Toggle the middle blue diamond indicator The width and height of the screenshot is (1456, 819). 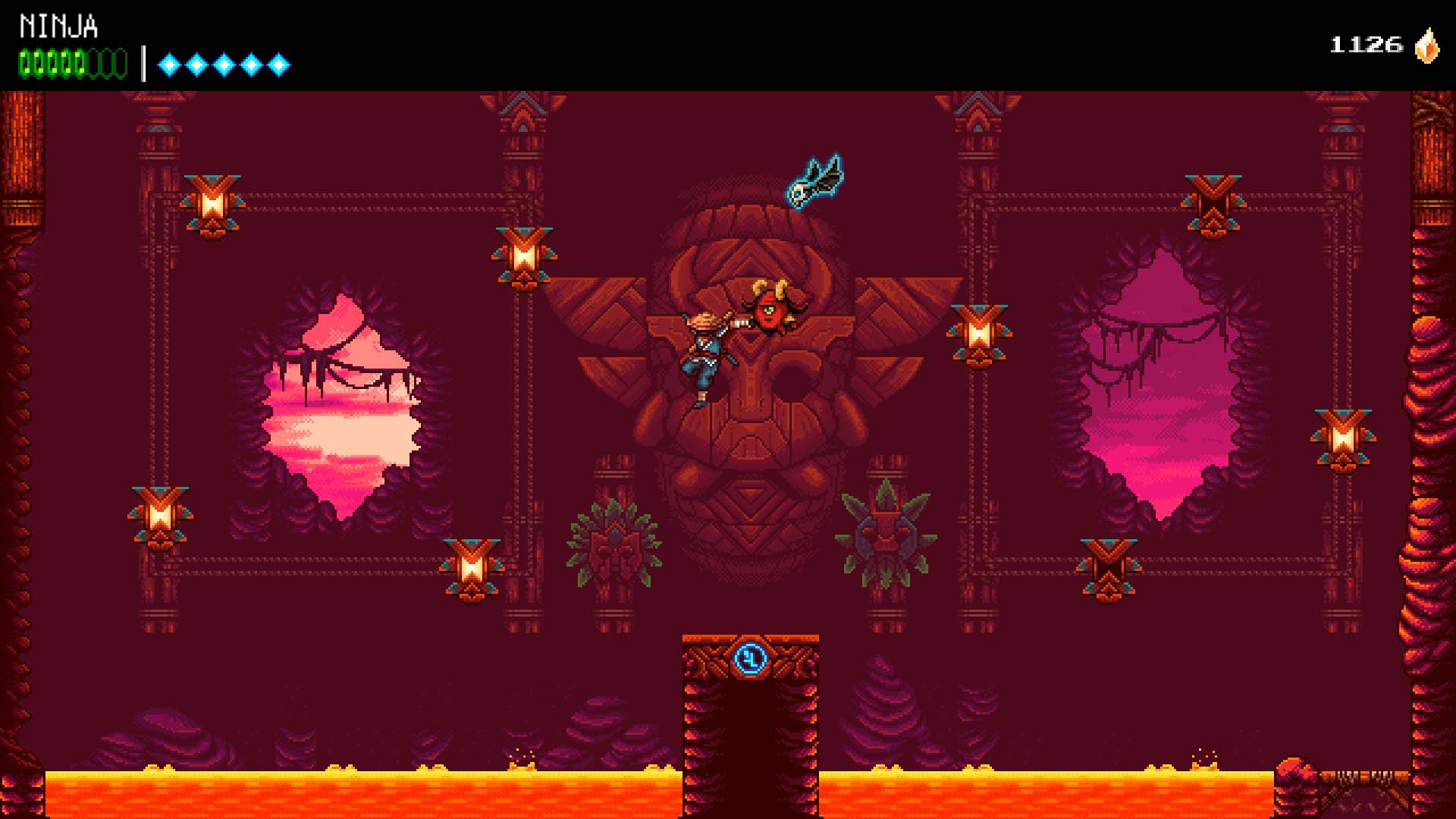tap(222, 63)
